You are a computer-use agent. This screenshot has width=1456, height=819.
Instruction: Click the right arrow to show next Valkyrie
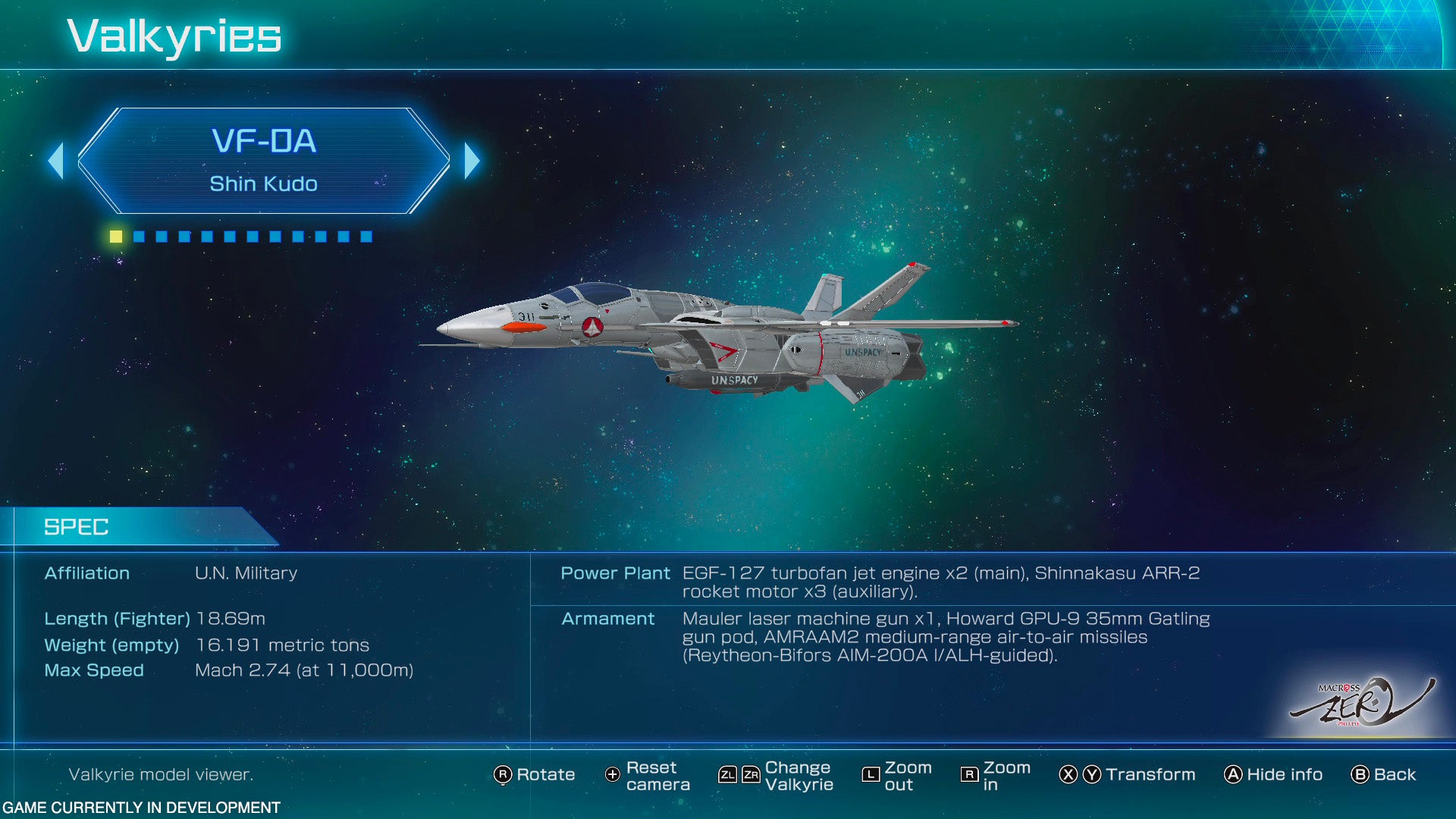472,161
